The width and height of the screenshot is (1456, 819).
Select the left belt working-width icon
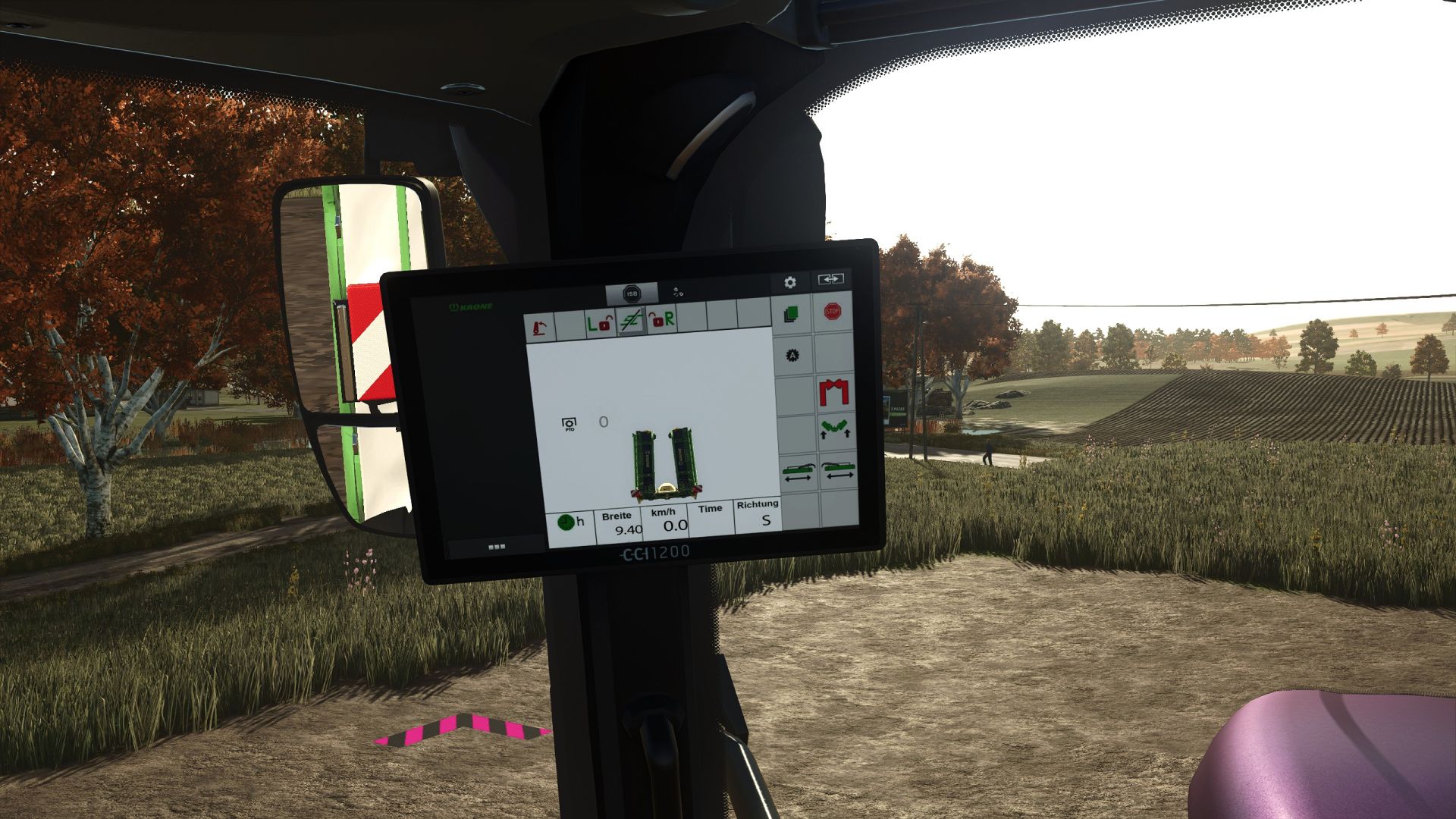pos(798,470)
